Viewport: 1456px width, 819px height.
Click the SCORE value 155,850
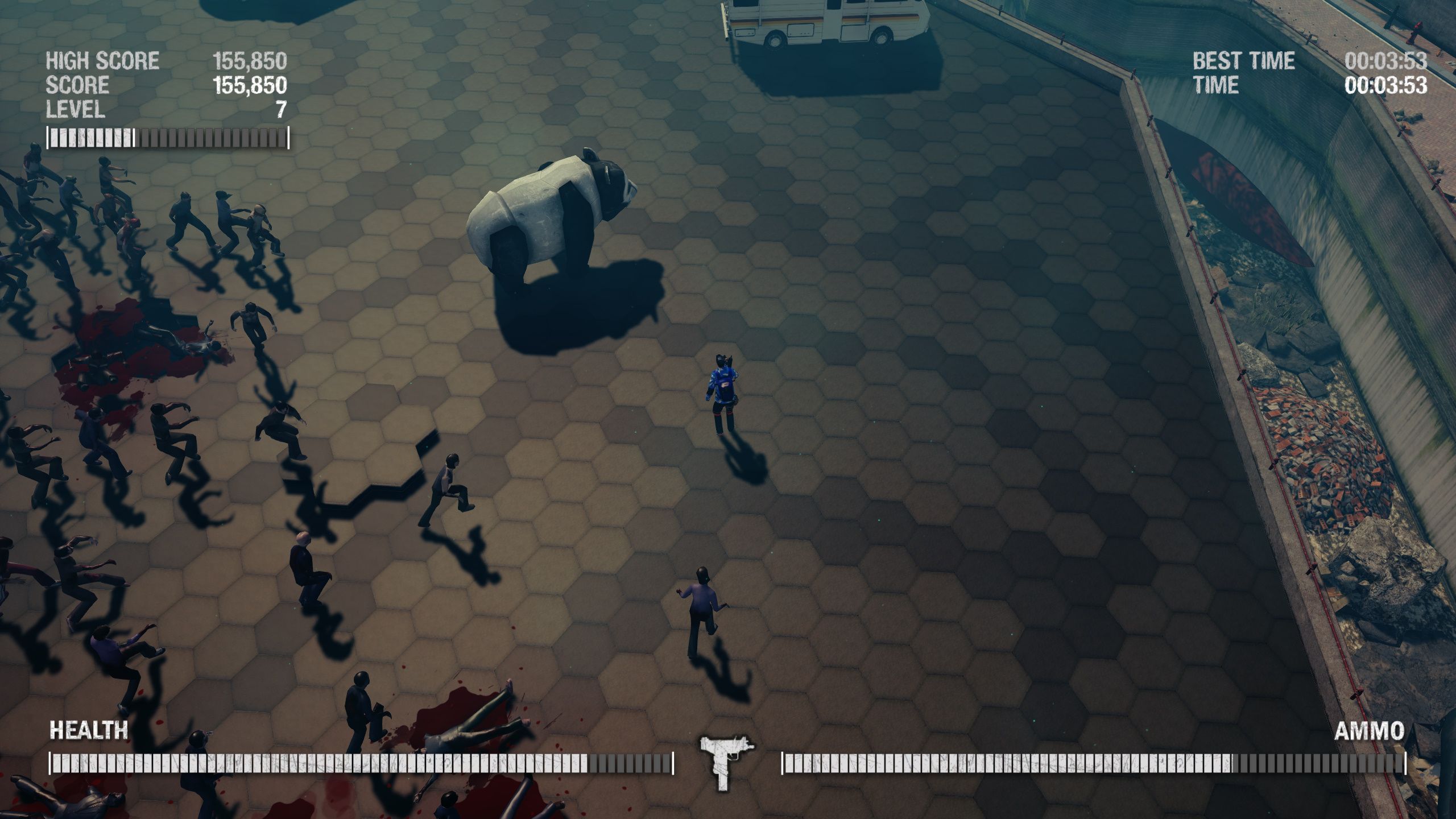pyautogui.click(x=250, y=85)
